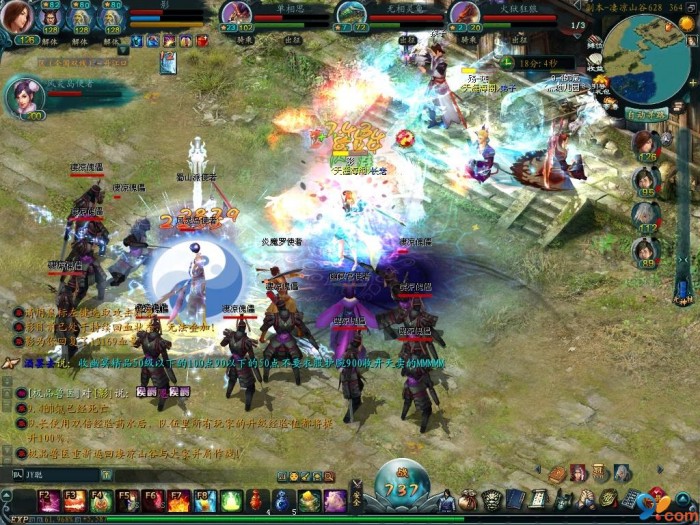The width and height of the screenshot is (700, 525).
Task: Select the level 95 party member portrait
Action: (646, 181)
